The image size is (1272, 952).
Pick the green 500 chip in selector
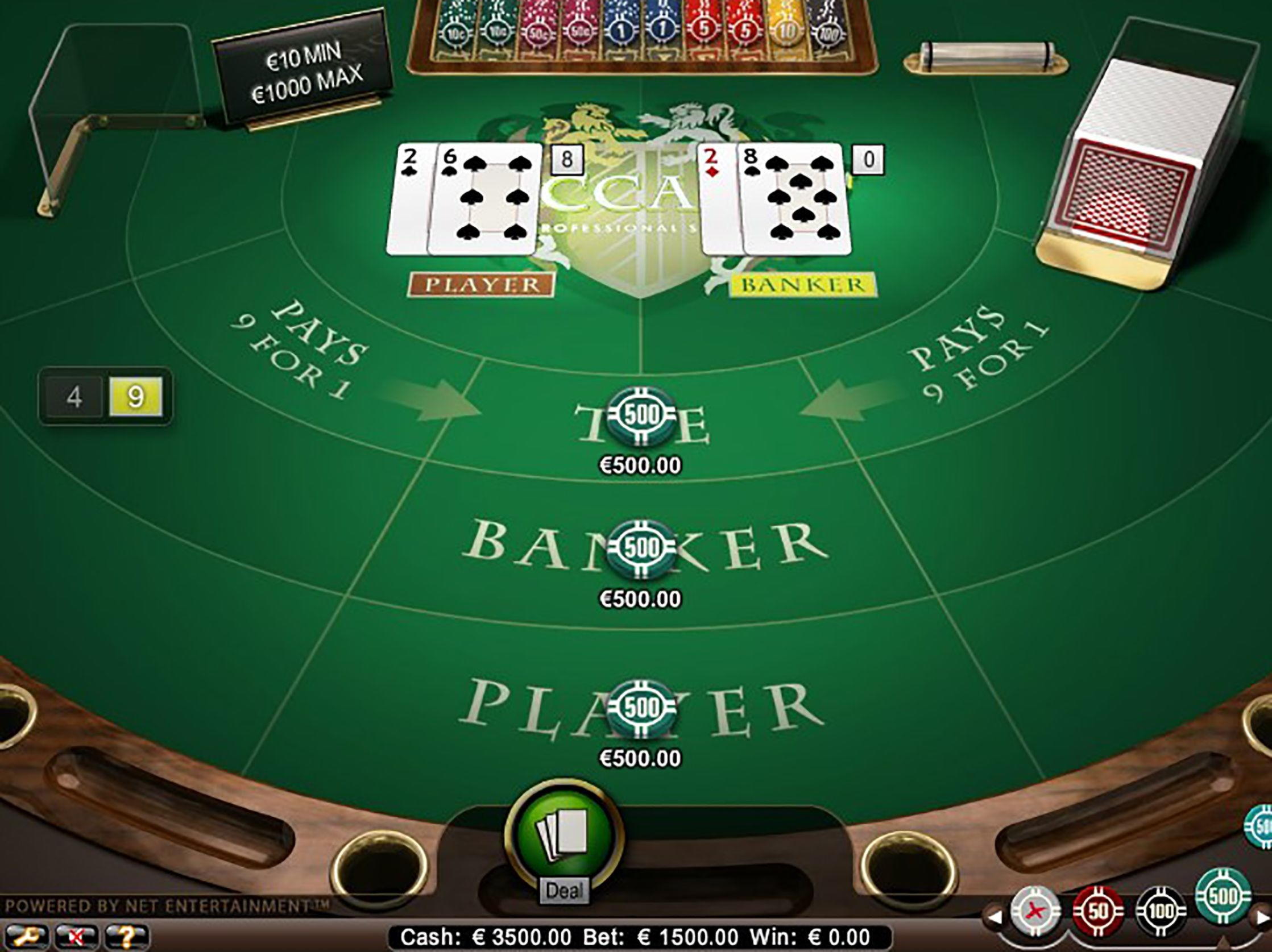[1223, 898]
